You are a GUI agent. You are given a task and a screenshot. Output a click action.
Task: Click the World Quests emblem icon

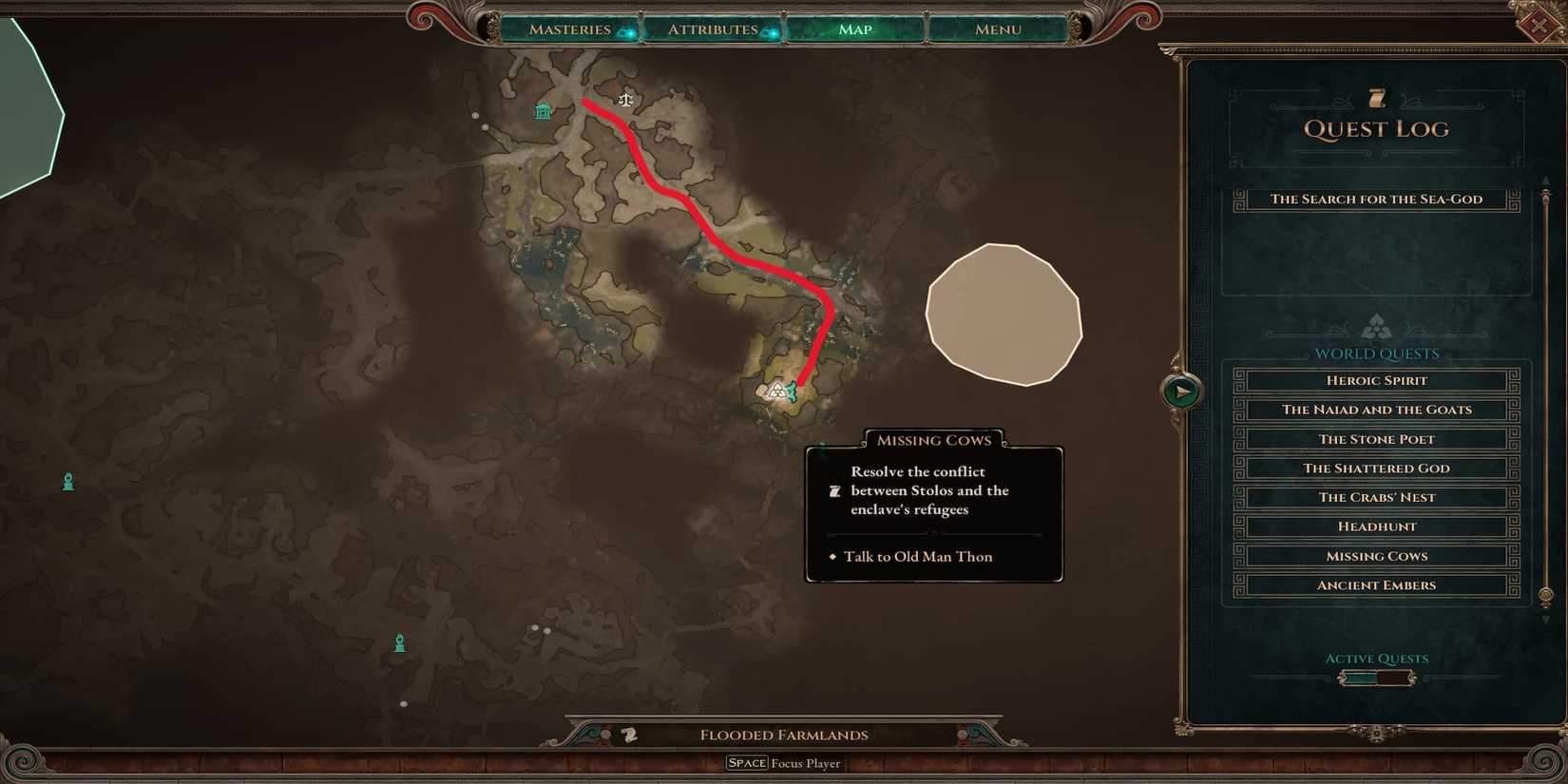click(1376, 326)
